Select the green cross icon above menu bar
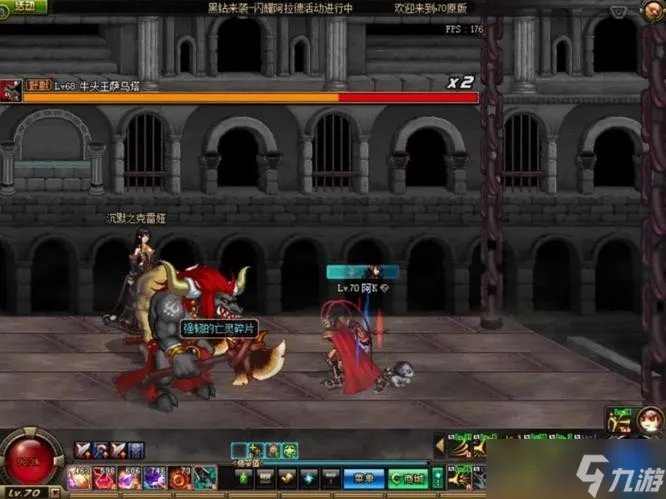 click(289, 451)
